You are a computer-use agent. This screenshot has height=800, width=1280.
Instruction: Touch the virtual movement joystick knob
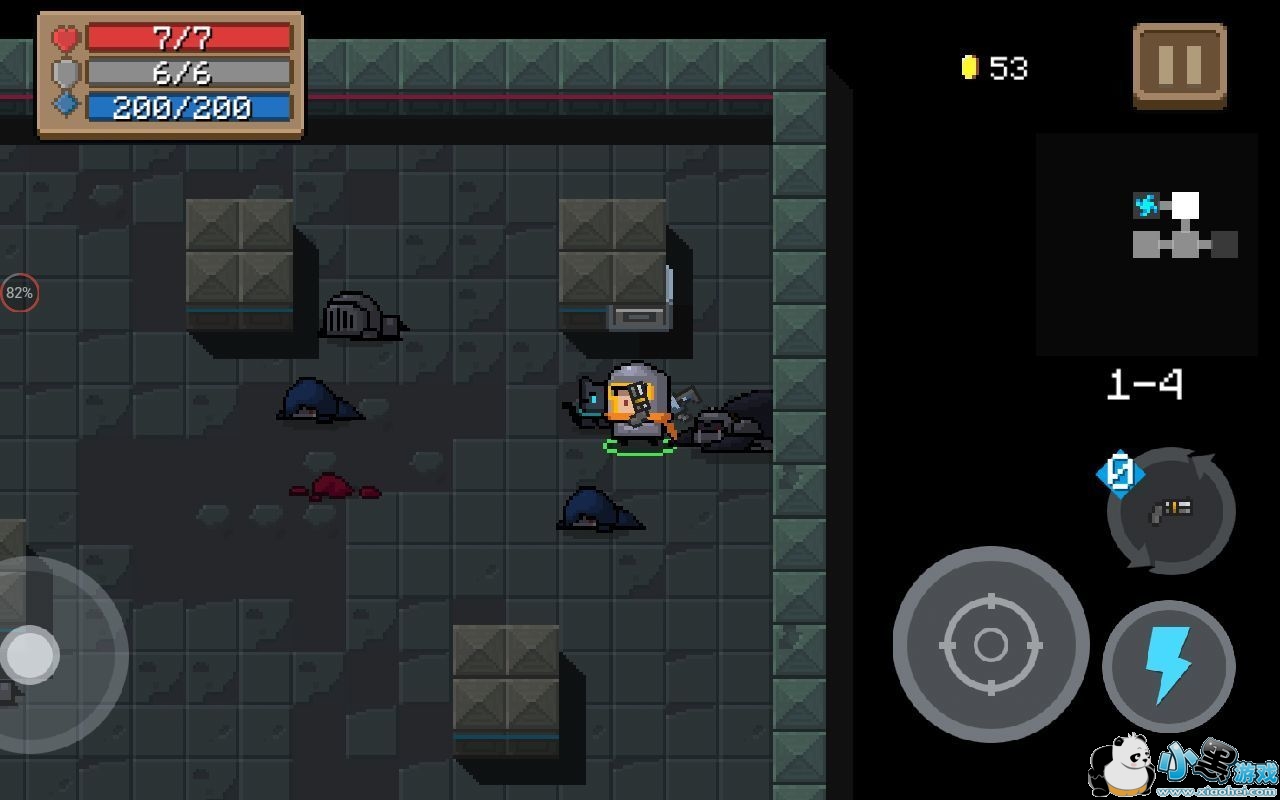(29, 656)
